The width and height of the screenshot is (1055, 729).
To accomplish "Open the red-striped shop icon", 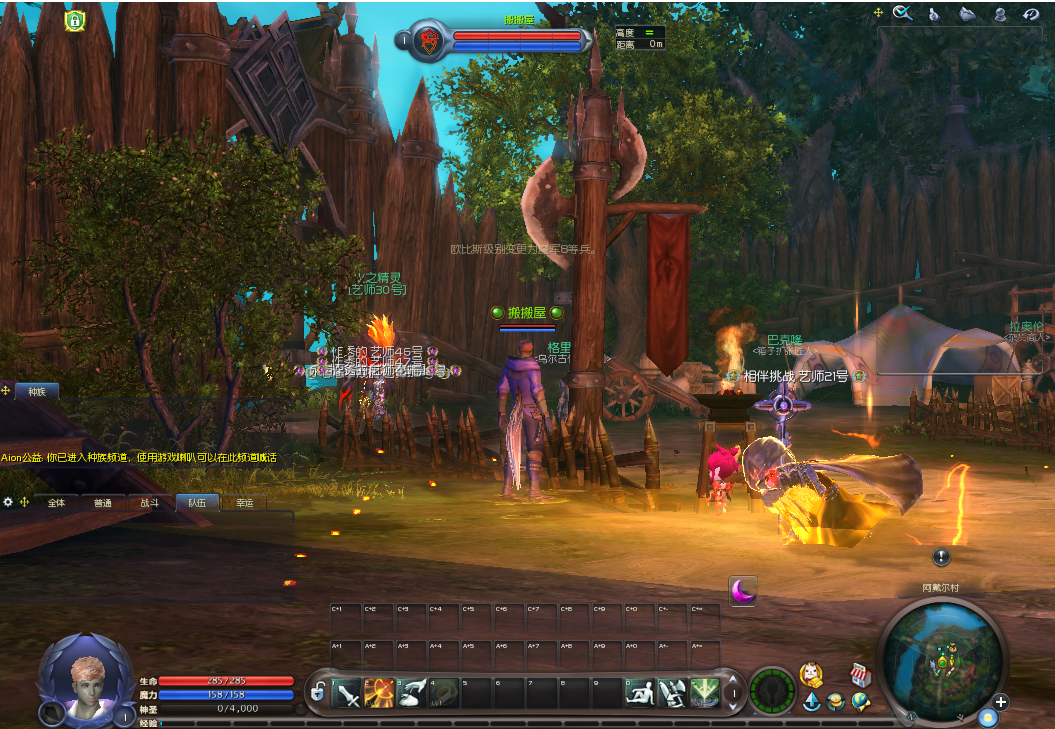I will pos(858,674).
